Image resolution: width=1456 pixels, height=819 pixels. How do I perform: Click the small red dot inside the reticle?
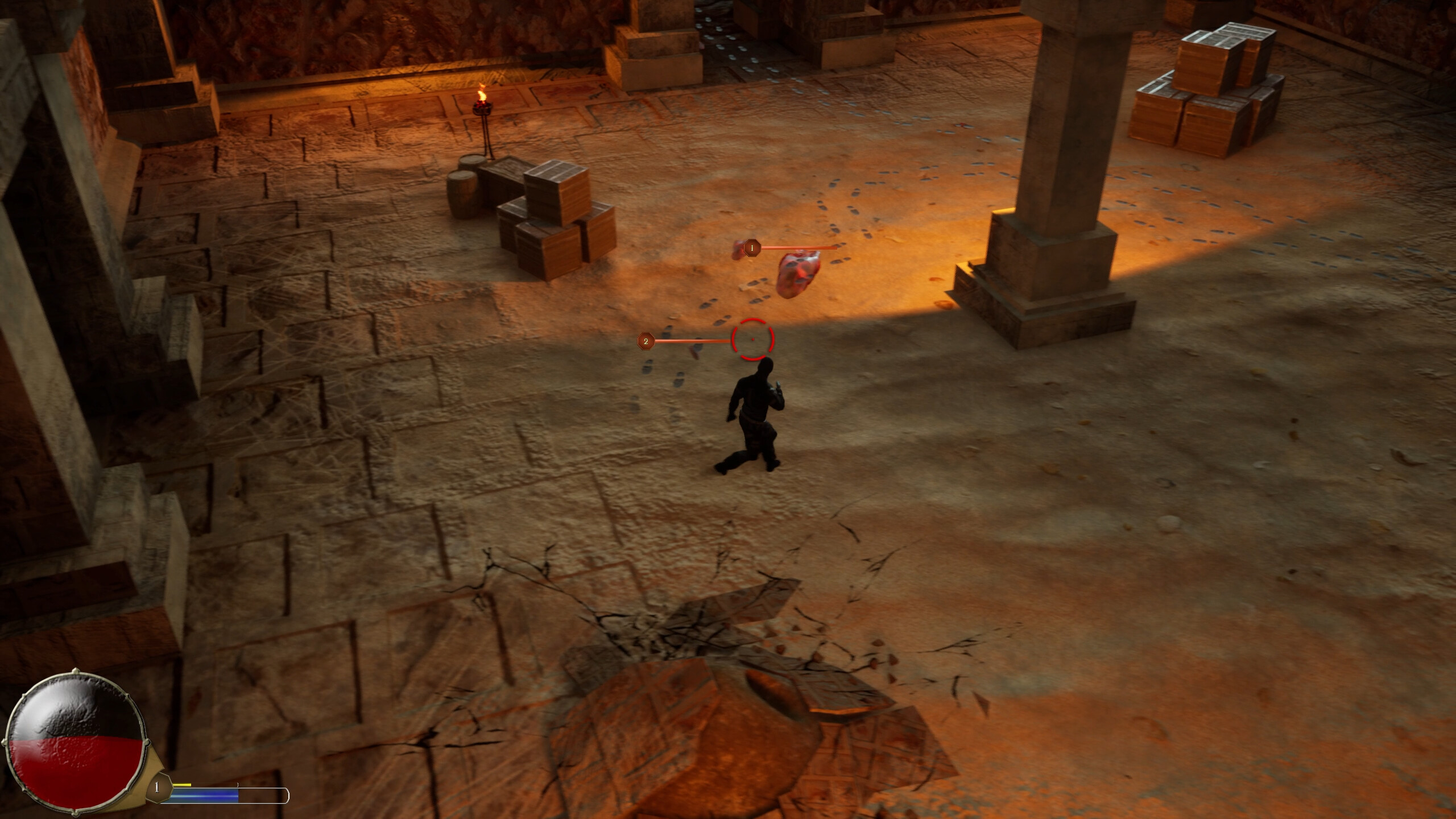754,339
